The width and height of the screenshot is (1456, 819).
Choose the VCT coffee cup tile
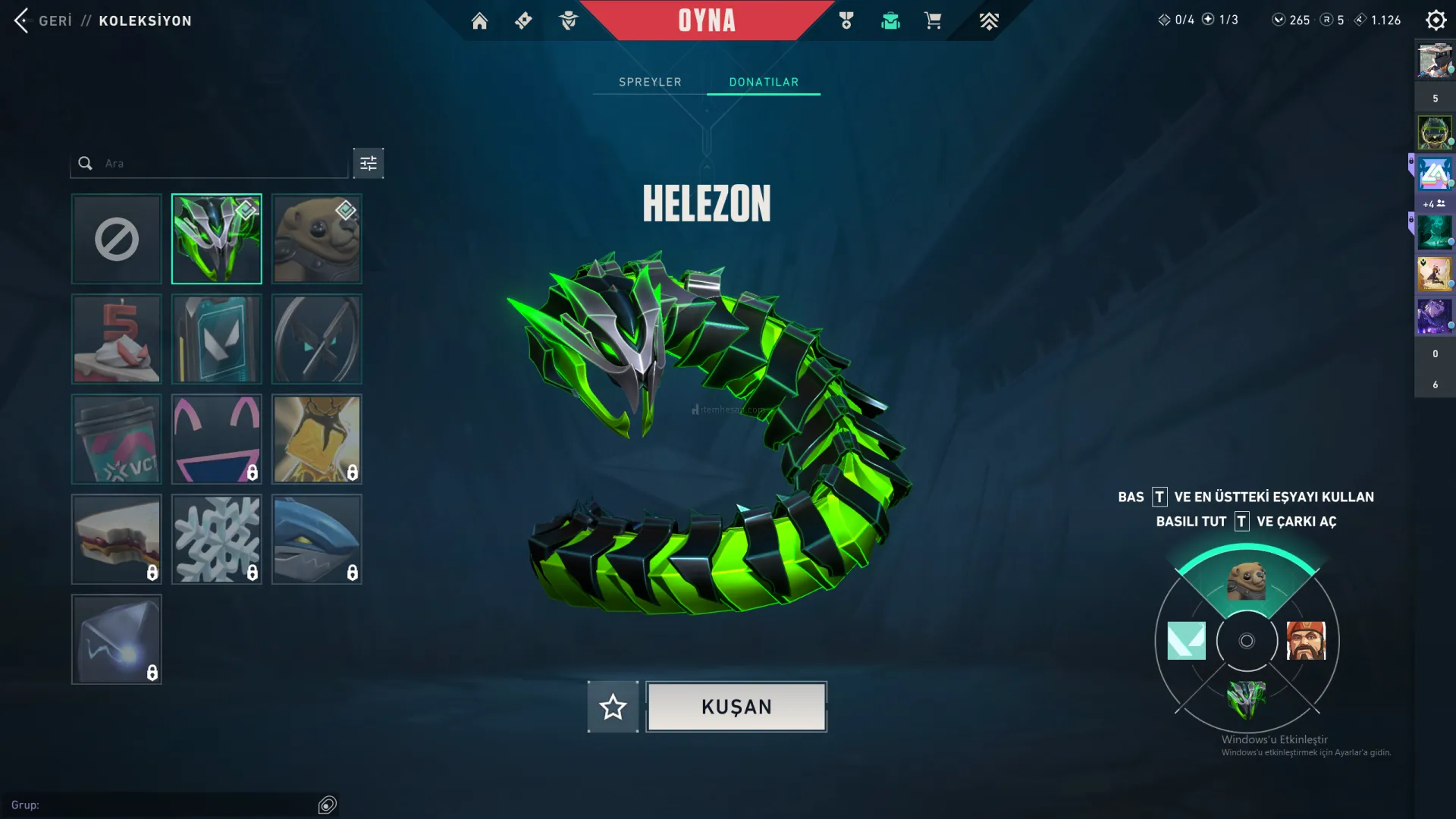click(x=117, y=440)
